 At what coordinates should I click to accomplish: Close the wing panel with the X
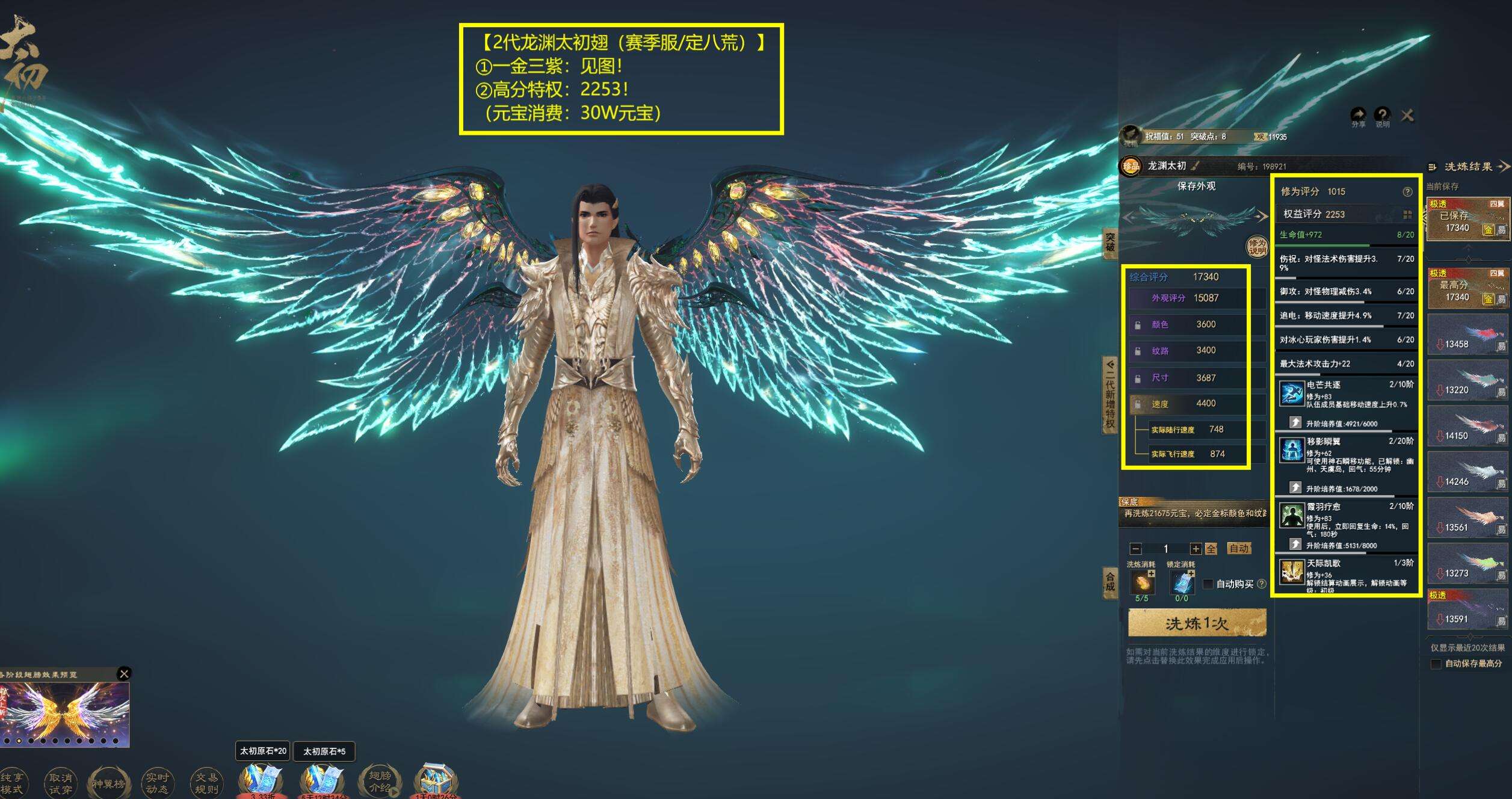tap(1407, 115)
